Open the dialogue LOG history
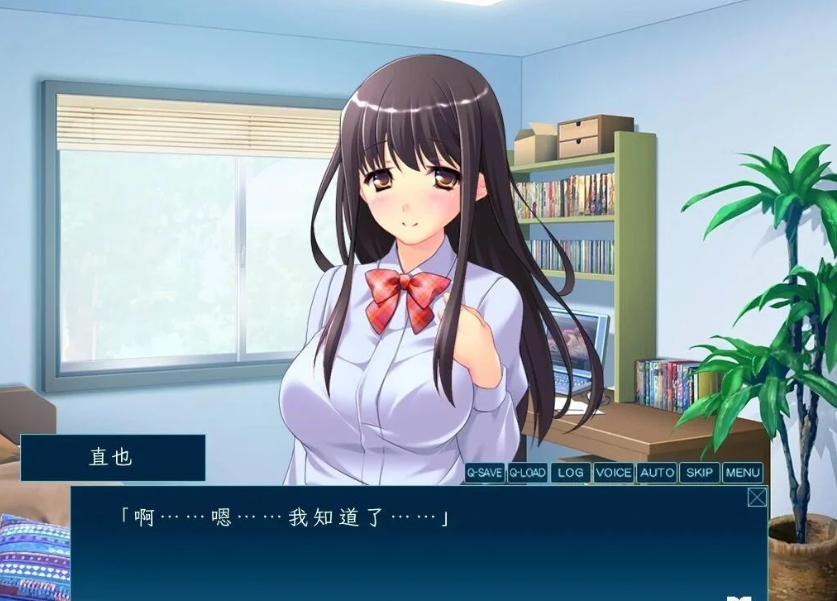Screen dimensions: 837x601 (x=570, y=473)
